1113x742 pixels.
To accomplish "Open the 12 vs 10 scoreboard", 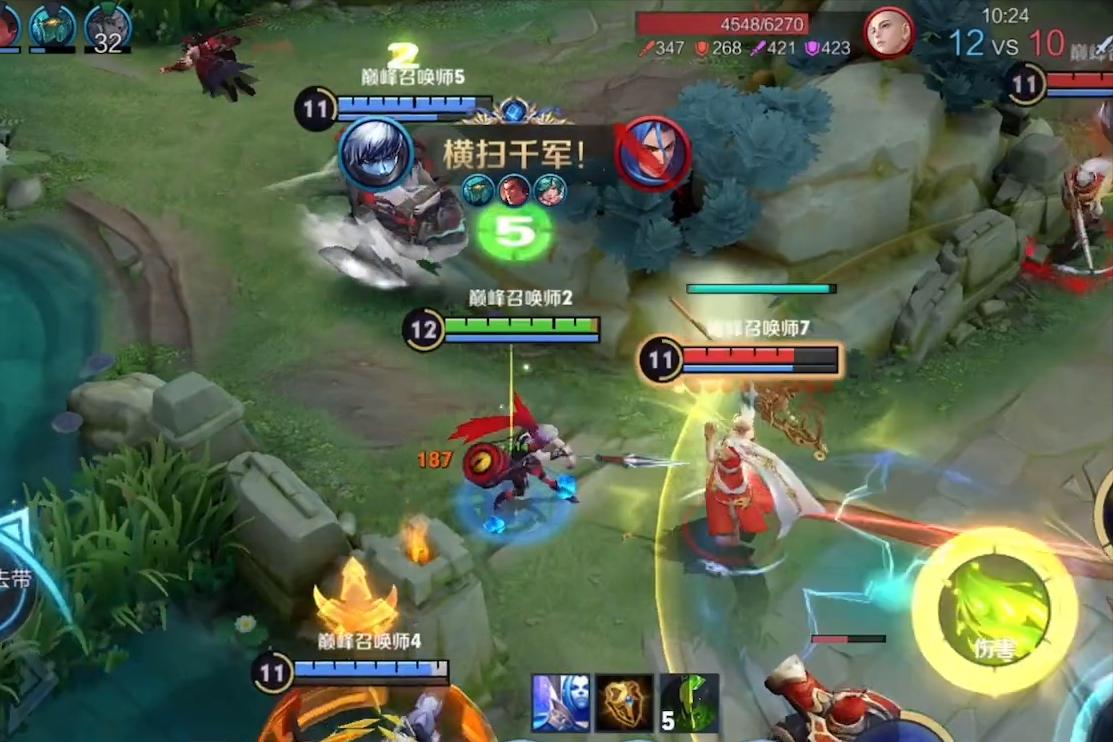I will (1005, 44).
